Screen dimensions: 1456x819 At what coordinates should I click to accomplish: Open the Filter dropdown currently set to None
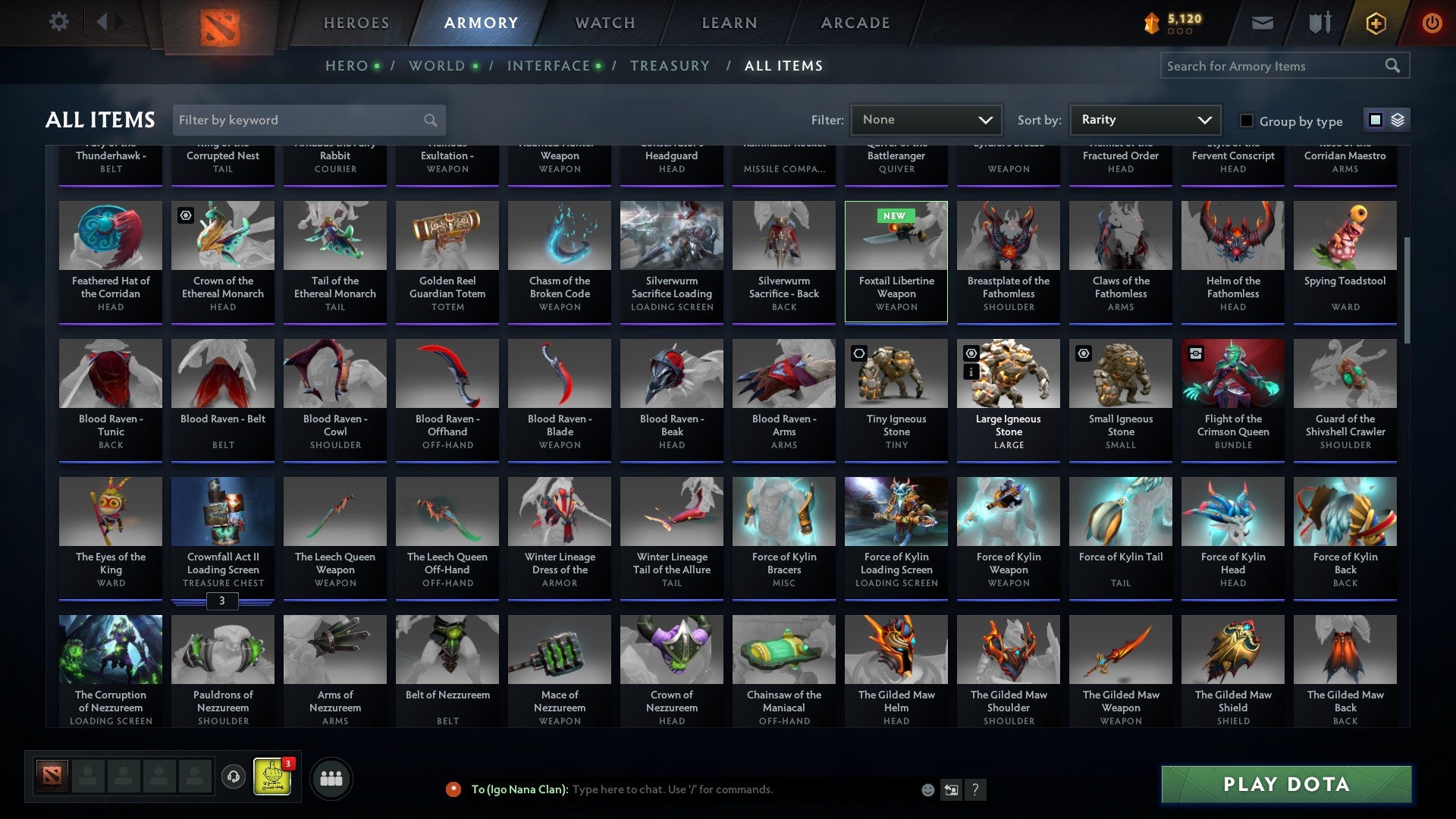[926, 119]
